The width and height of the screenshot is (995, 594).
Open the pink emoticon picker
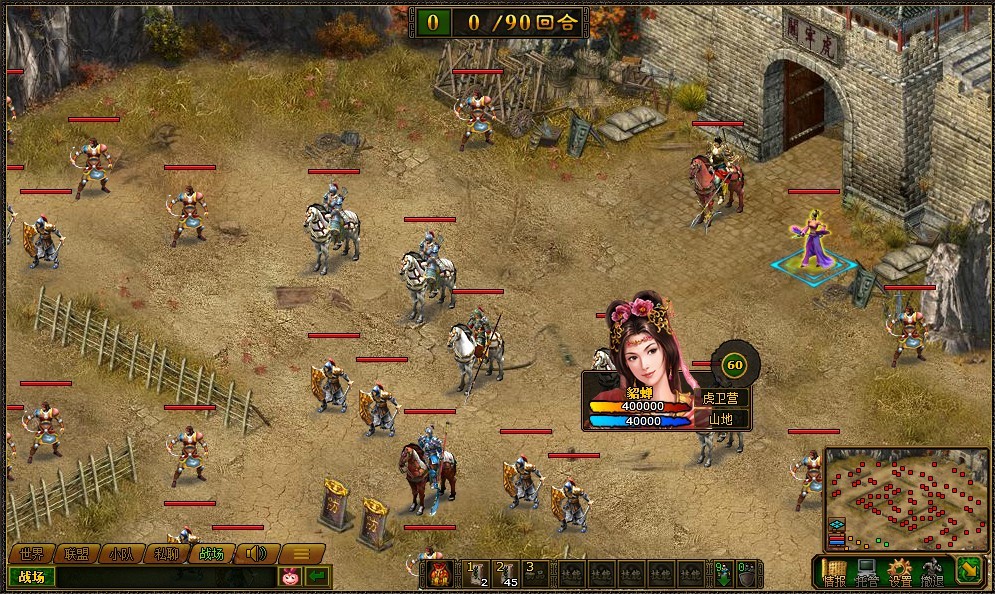(291, 577)
